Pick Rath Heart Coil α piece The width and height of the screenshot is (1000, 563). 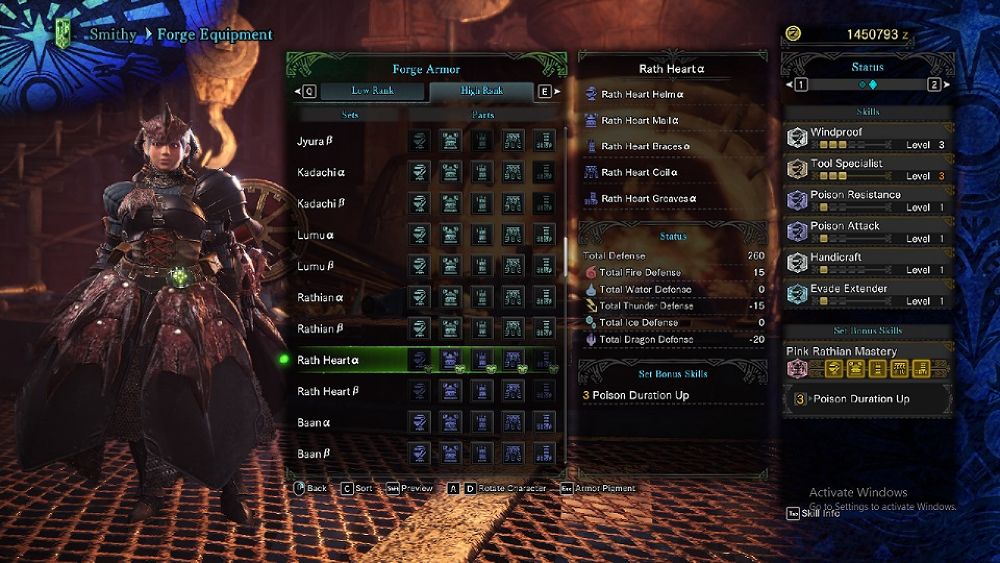point(638,172)
